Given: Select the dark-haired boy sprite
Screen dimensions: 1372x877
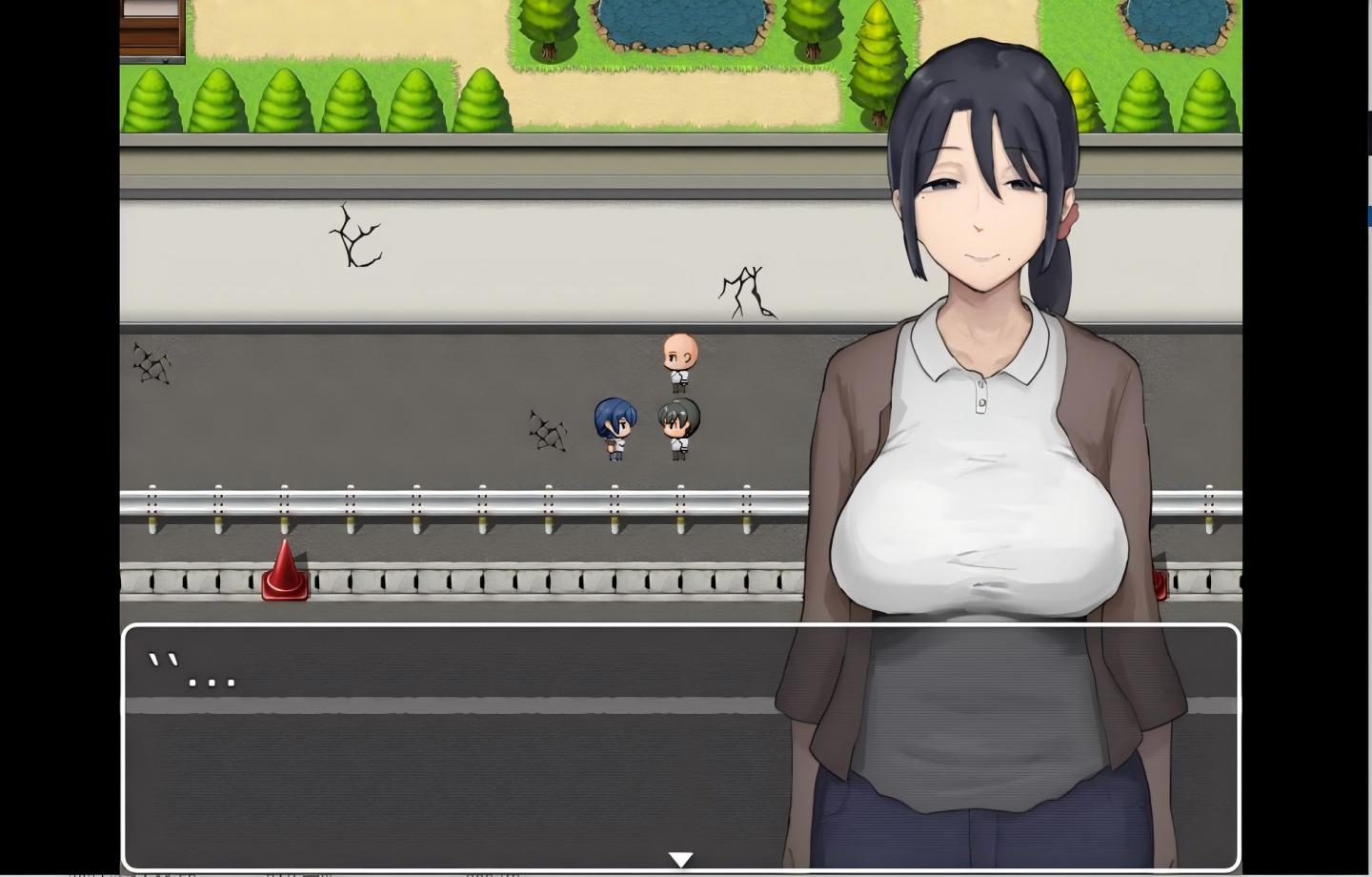Looking at the screenshot, I should tap(678, 424).
